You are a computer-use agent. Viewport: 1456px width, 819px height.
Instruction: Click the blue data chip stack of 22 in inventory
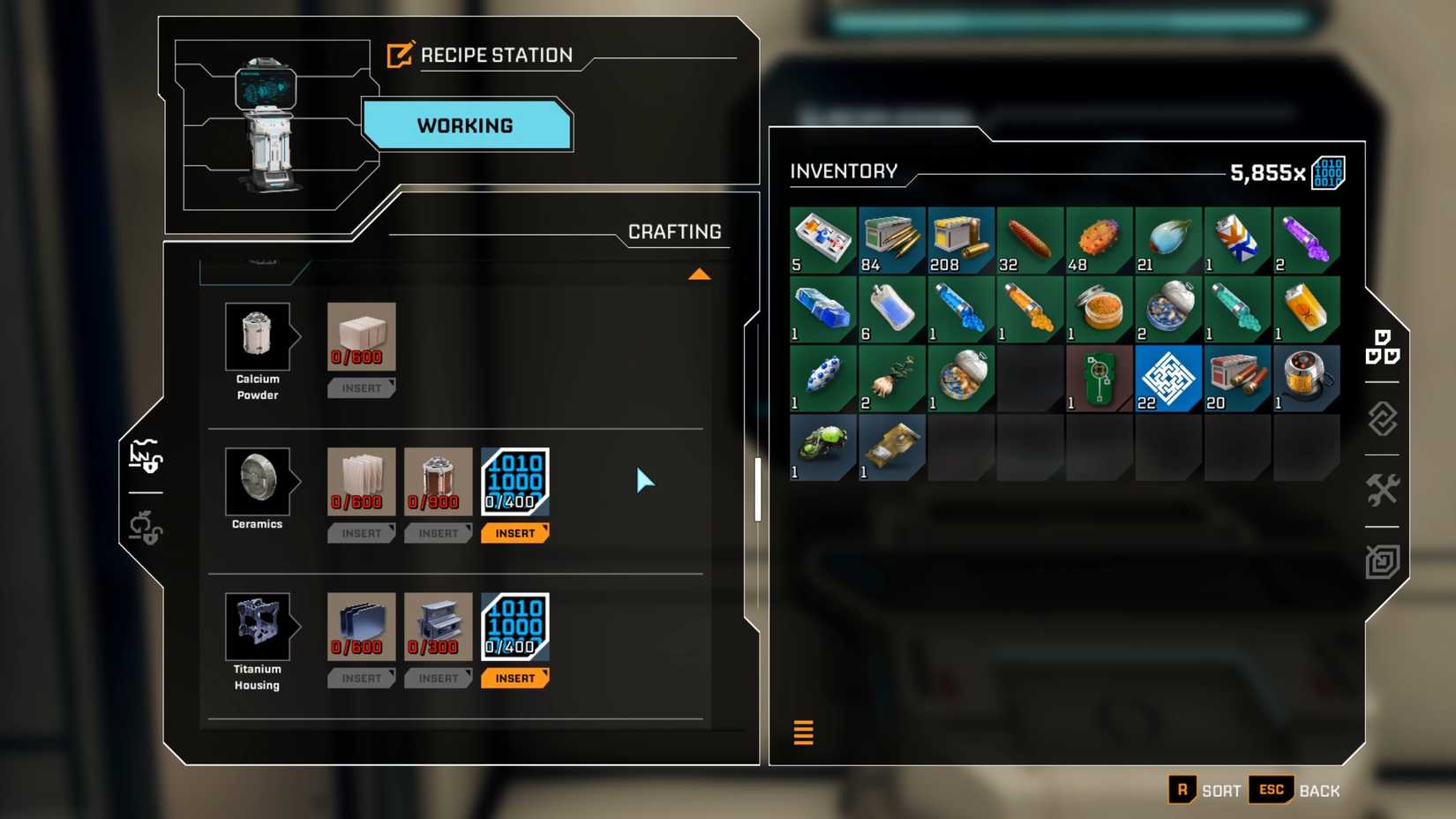coord(1168,378)
